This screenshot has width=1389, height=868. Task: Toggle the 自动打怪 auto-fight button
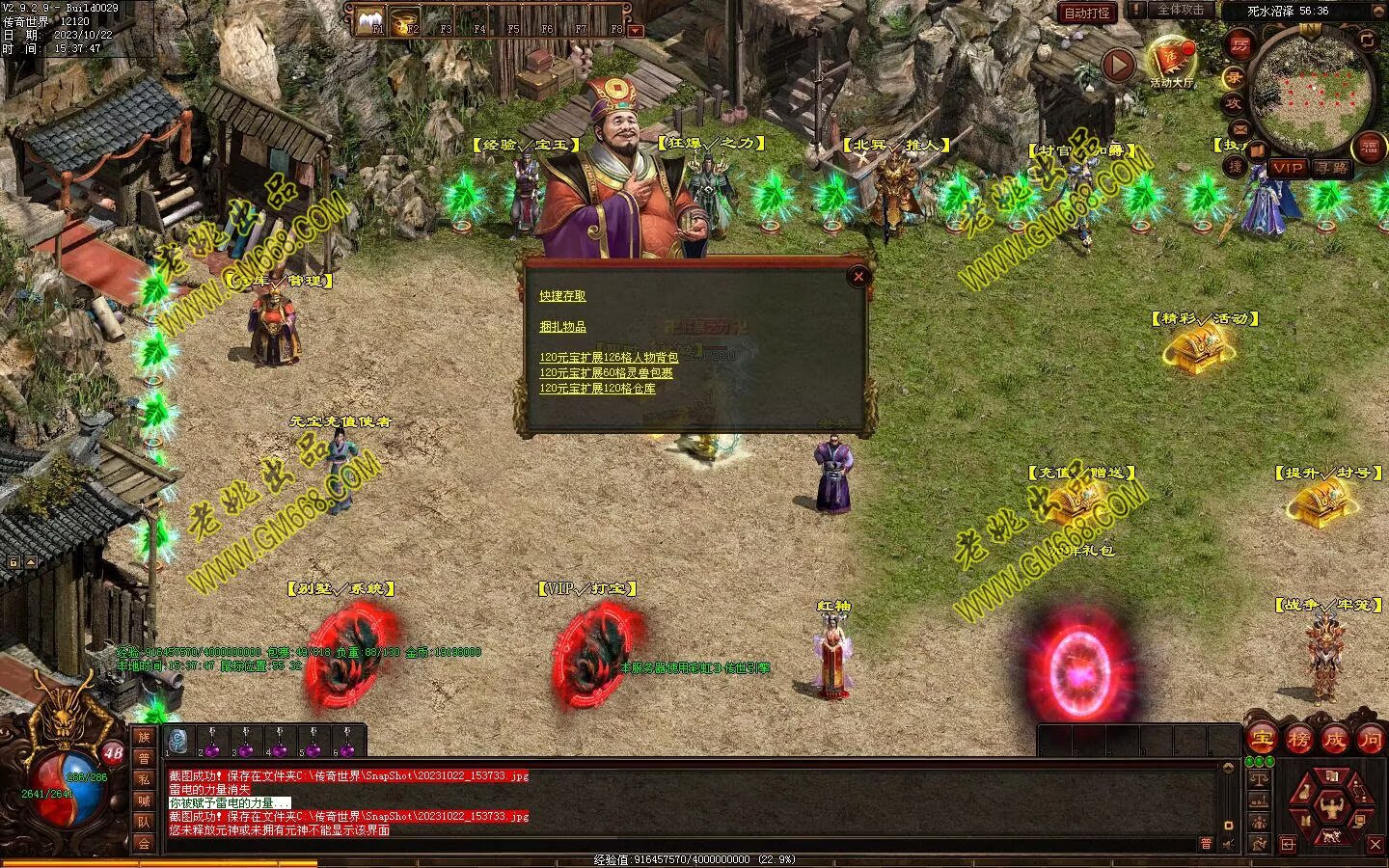[1087, 13]
